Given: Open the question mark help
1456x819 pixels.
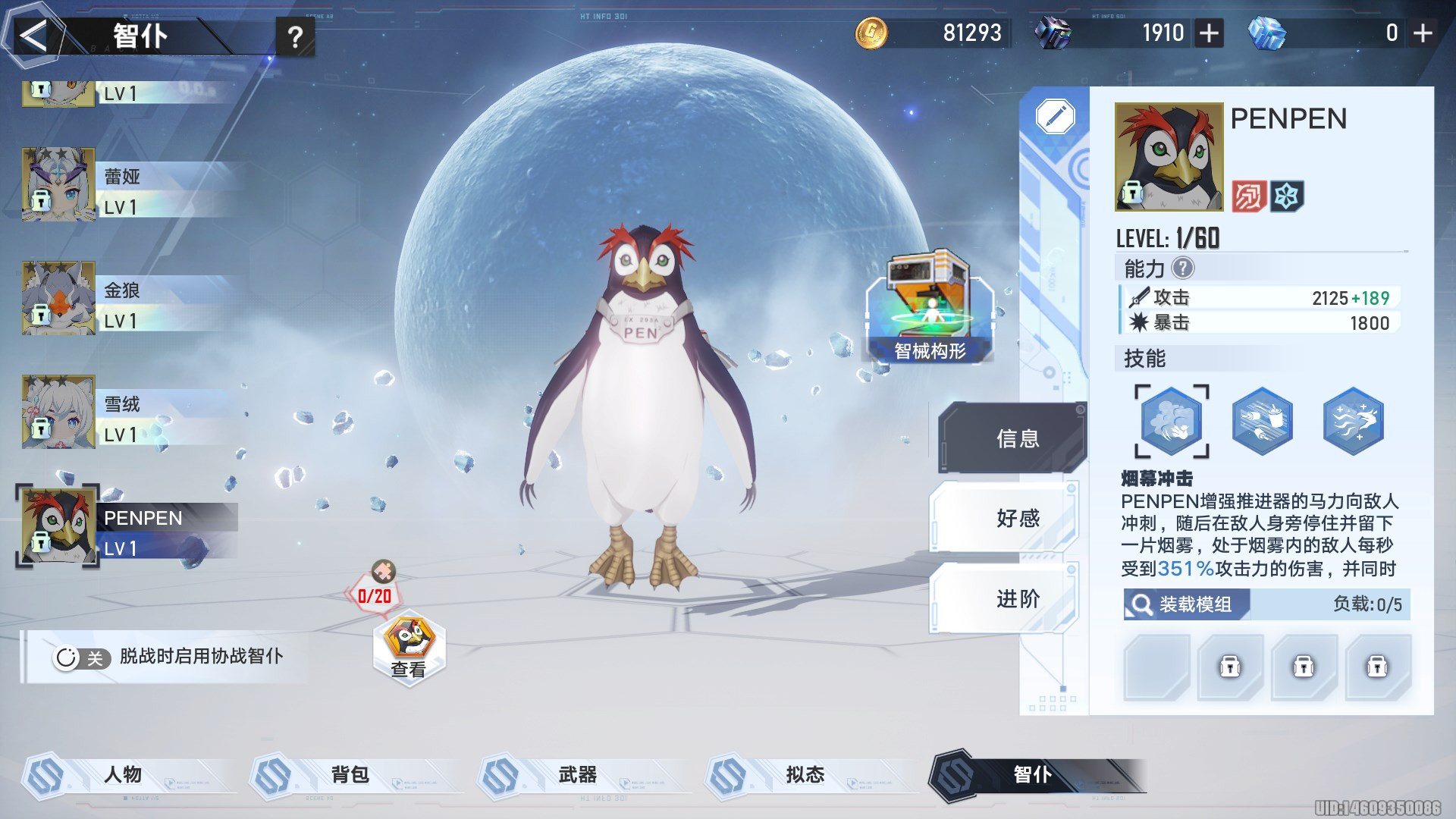Looking at the screenshot, I should pos(296,36).
